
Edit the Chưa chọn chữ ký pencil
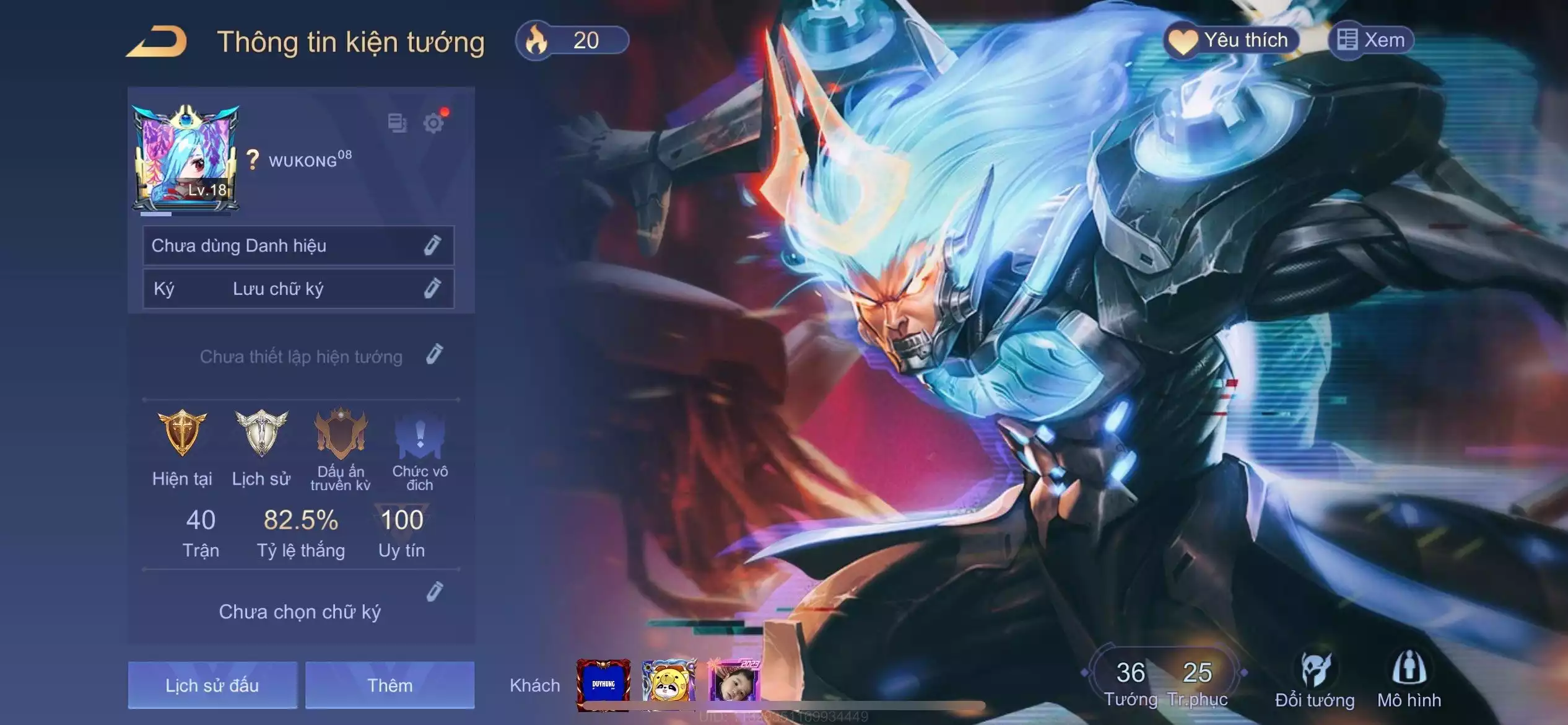coord(435,592)
